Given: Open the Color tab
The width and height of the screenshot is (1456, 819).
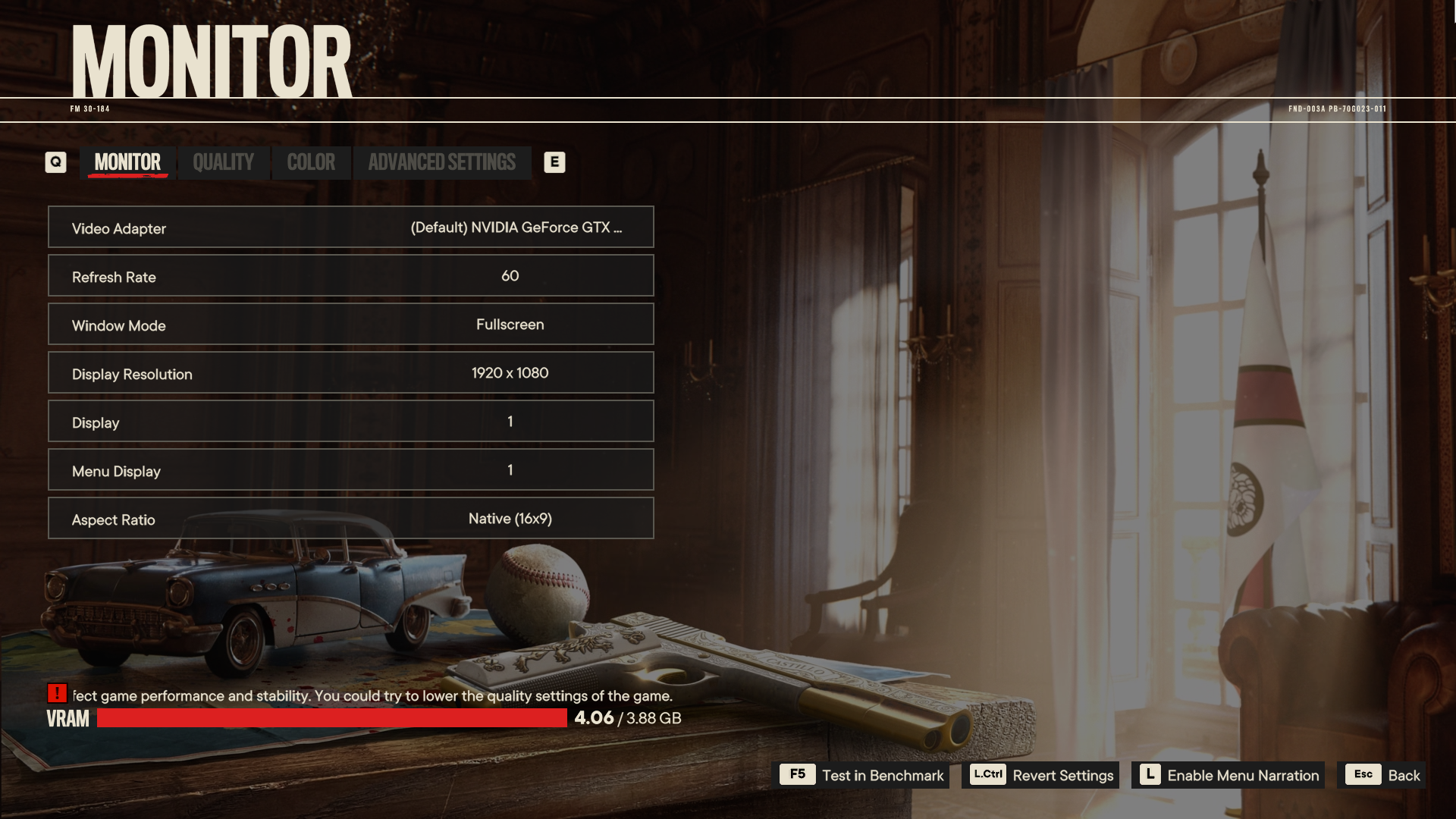Looking at the screenshot, I should pyautogui.click(x=311, y=162).
